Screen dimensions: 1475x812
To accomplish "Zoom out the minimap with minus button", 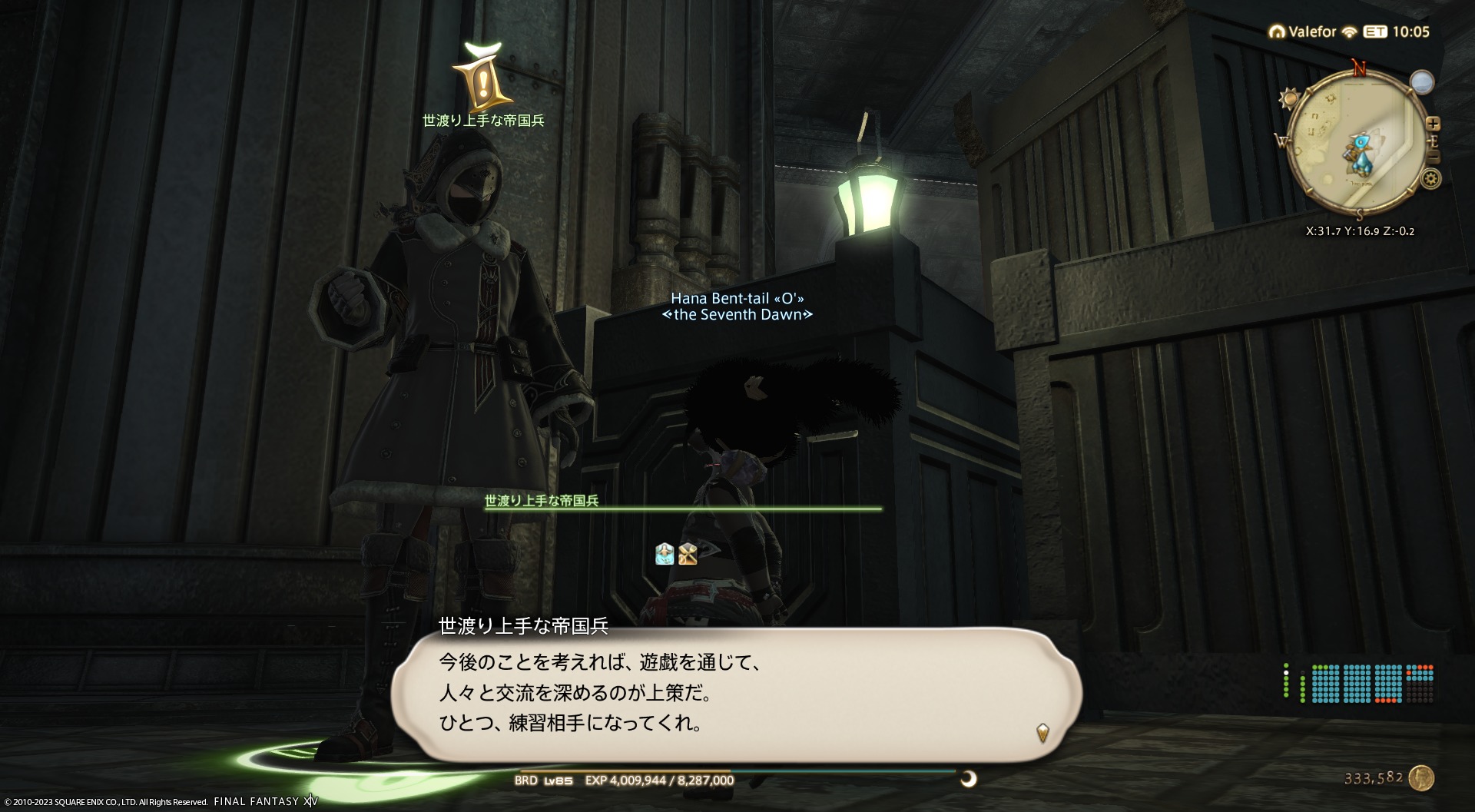I will click(x=1433, y=157).
